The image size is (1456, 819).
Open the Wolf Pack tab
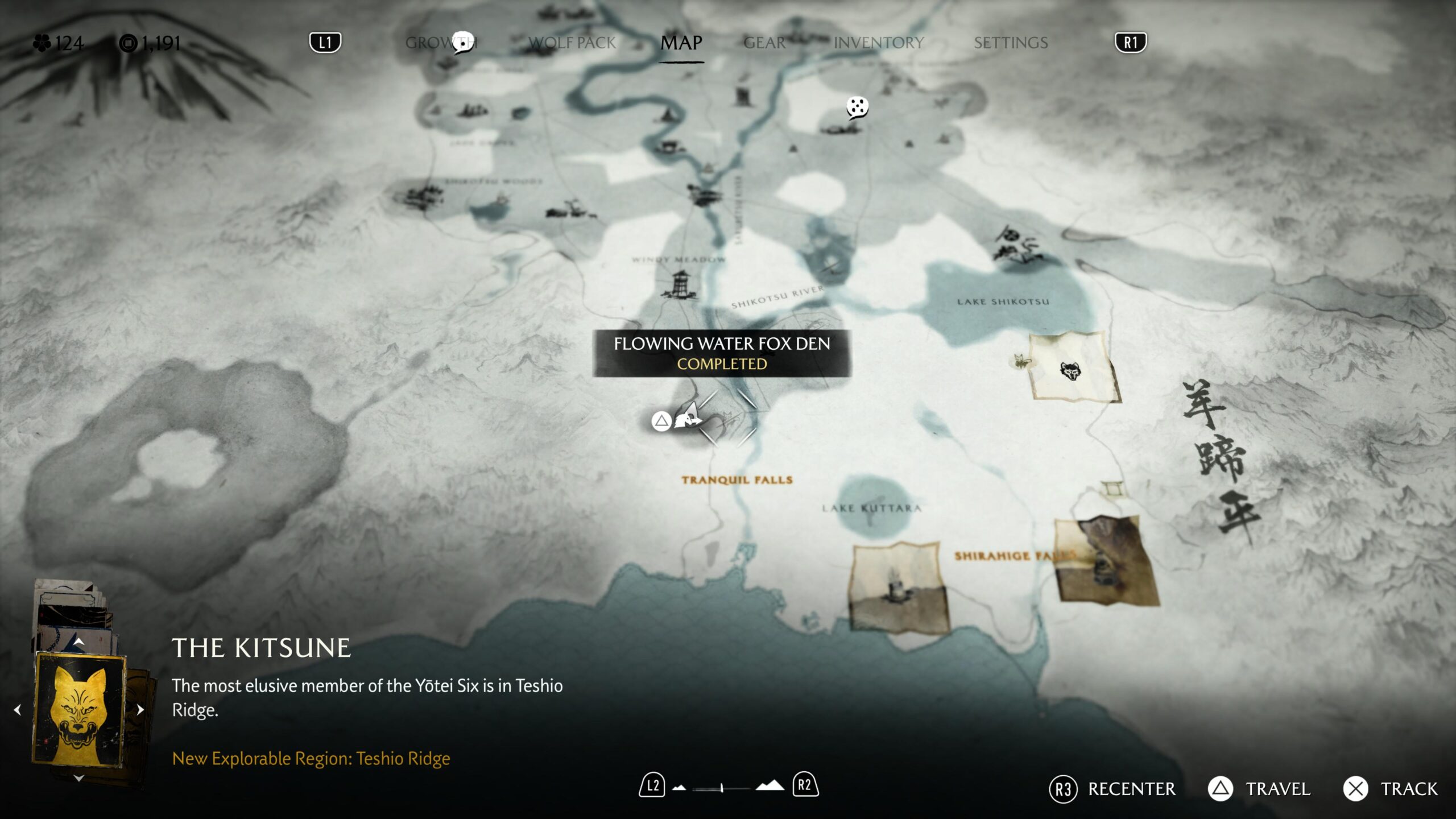point(572,43)
